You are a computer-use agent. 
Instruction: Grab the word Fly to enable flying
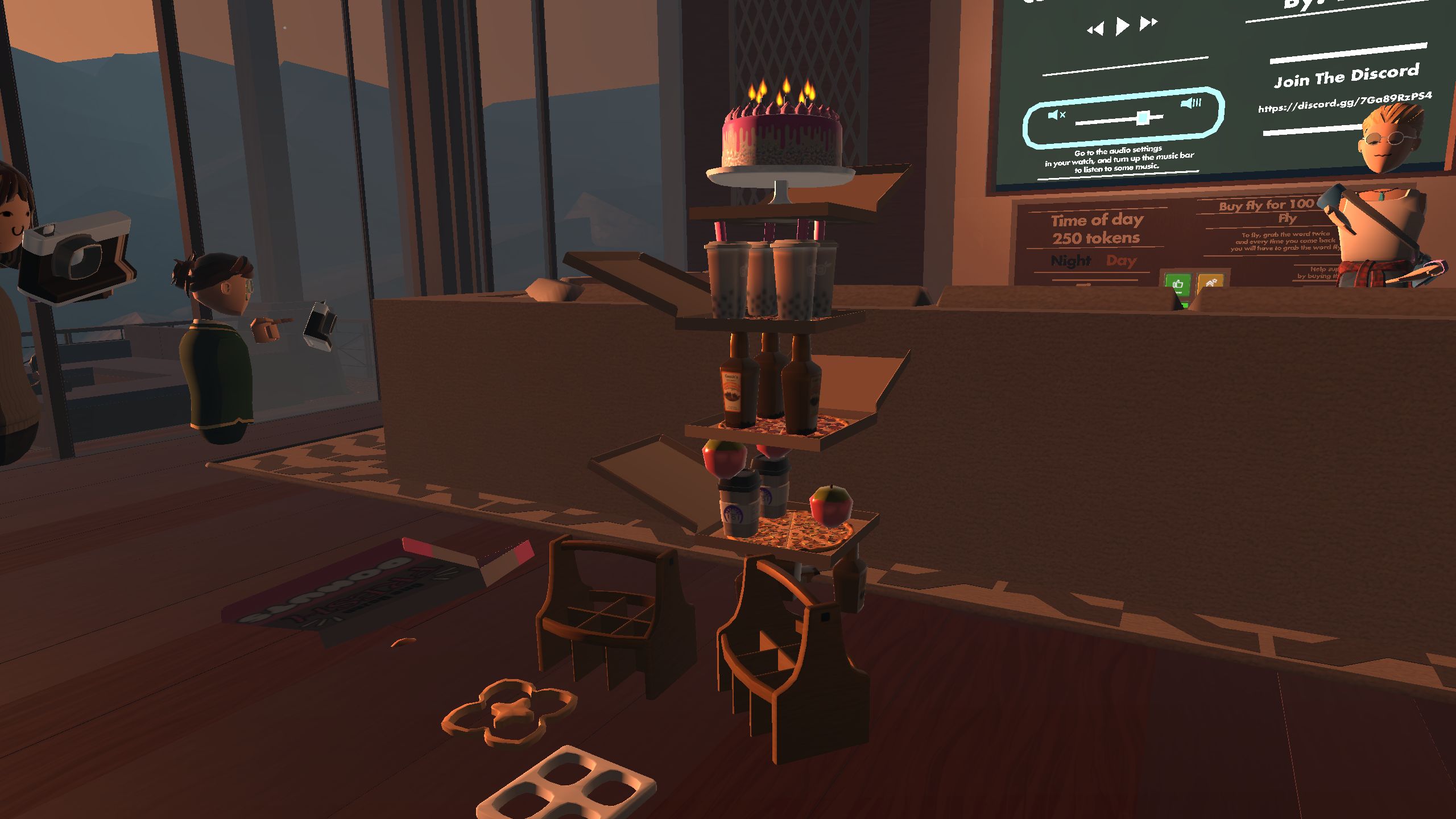1287,219
